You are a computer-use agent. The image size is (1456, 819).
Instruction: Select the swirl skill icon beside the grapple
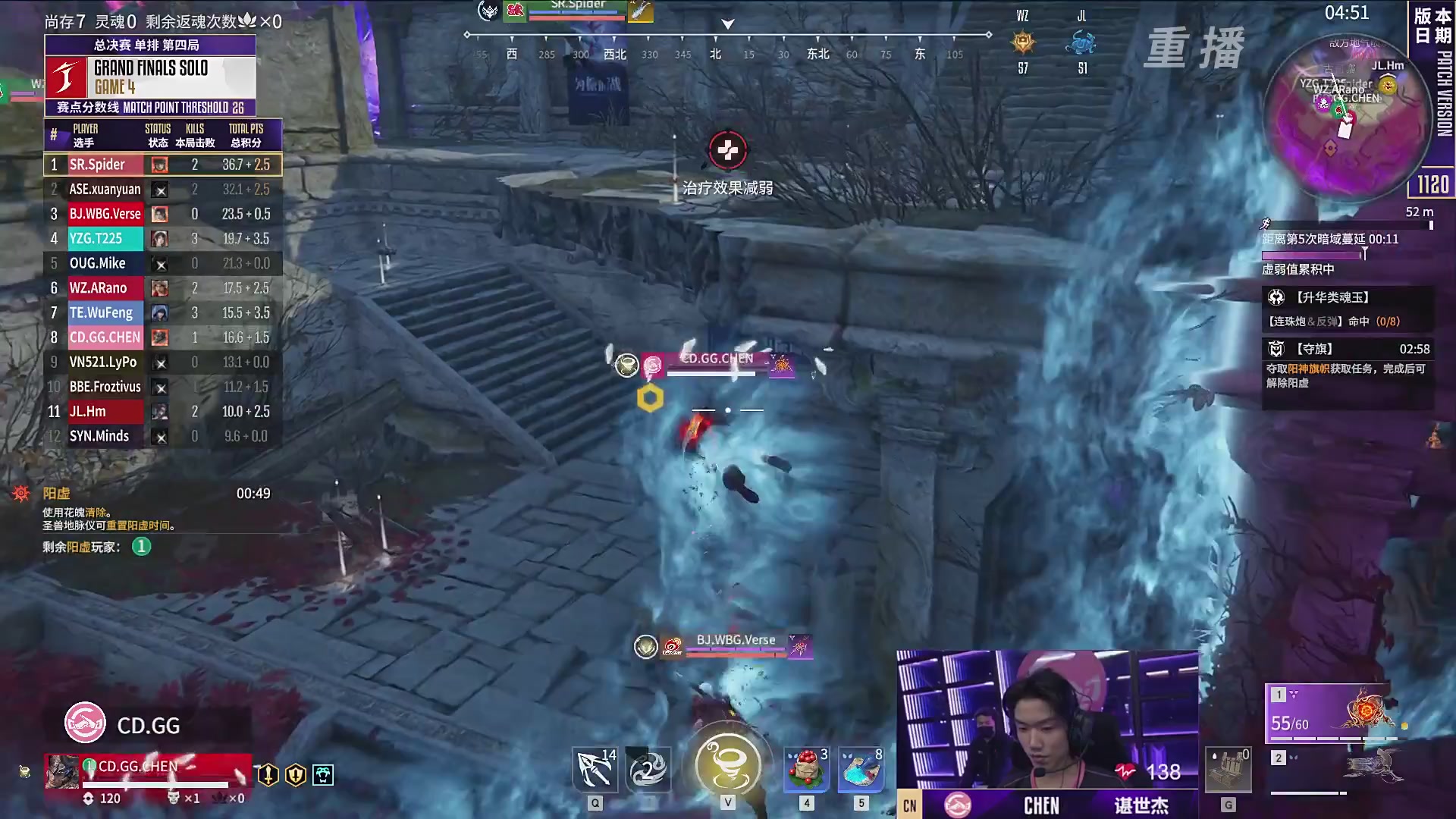tap(649, 770)
